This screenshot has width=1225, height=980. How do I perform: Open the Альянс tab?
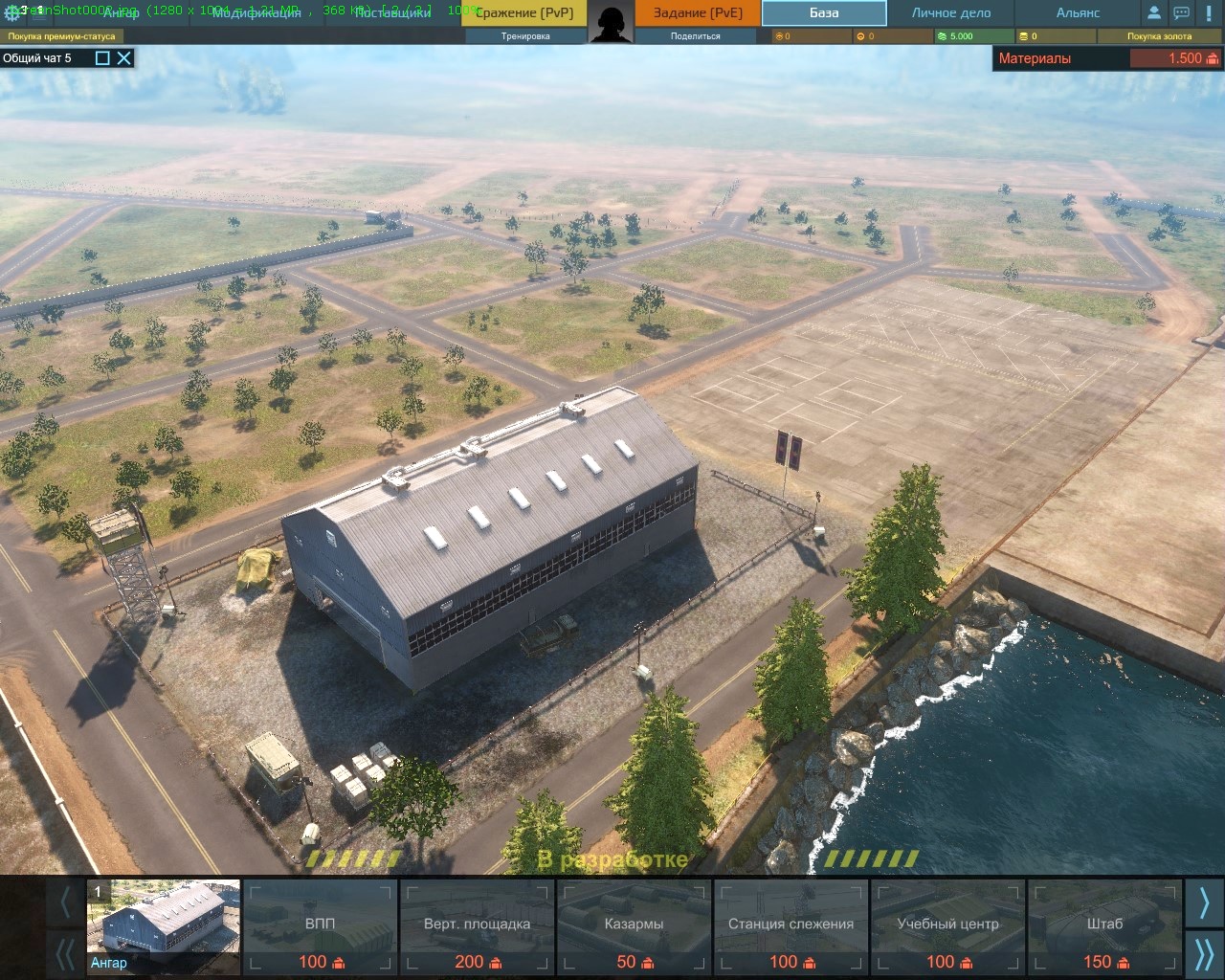point(1078,13)
